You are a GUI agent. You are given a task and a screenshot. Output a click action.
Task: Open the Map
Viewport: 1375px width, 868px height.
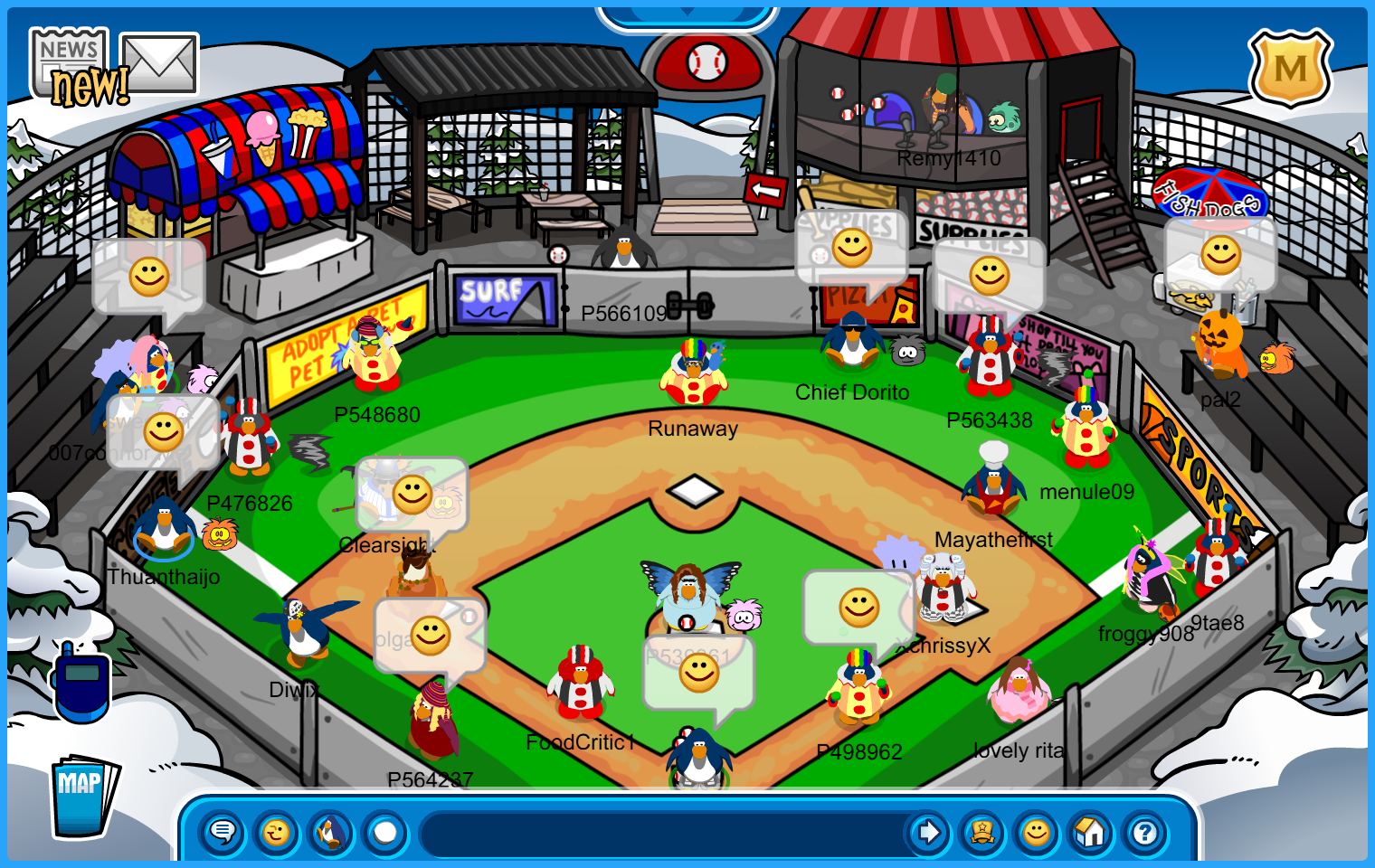click(82, 796)
